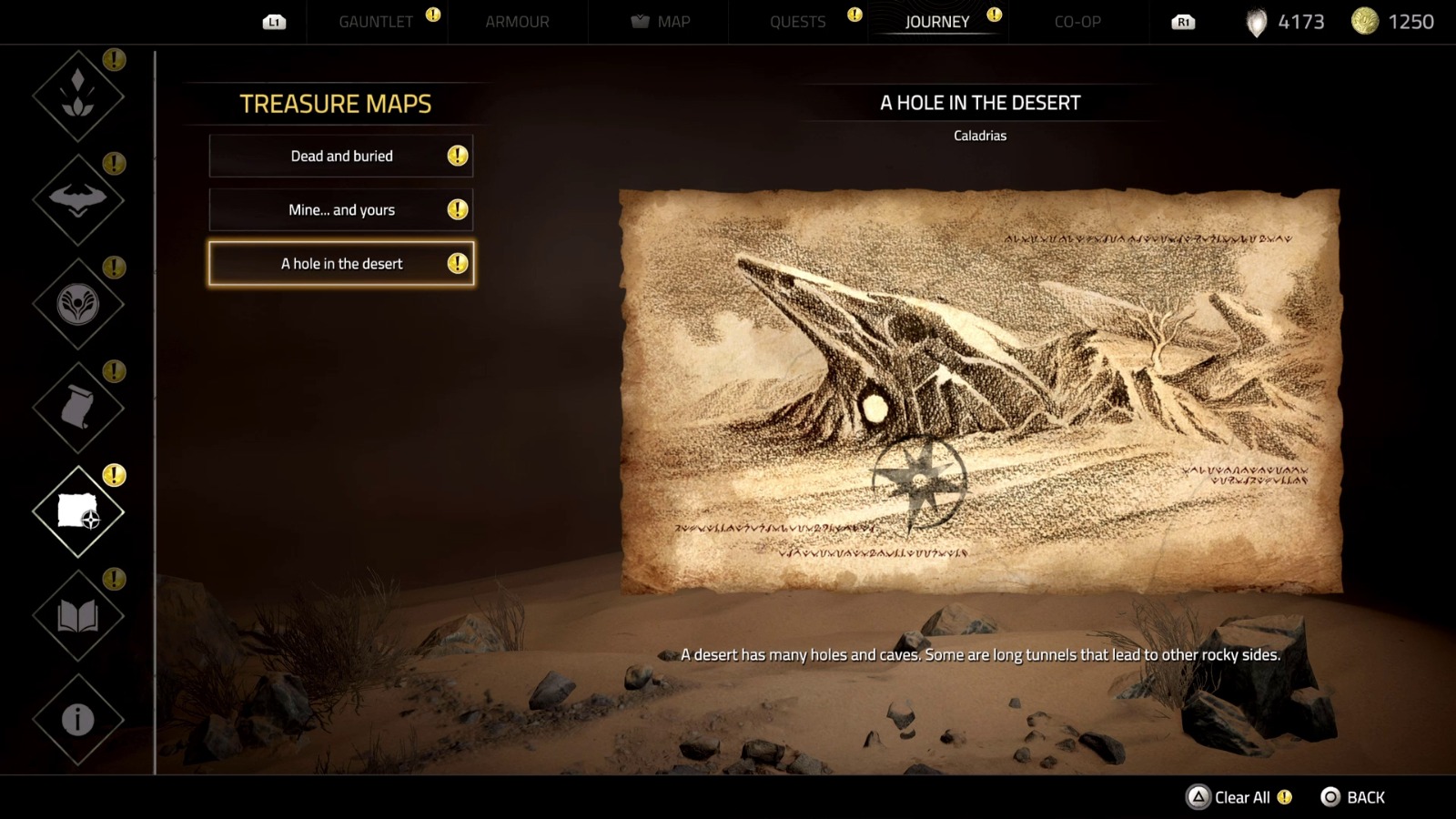Click the exclamation badge on Dead and buried

point(459,156)
